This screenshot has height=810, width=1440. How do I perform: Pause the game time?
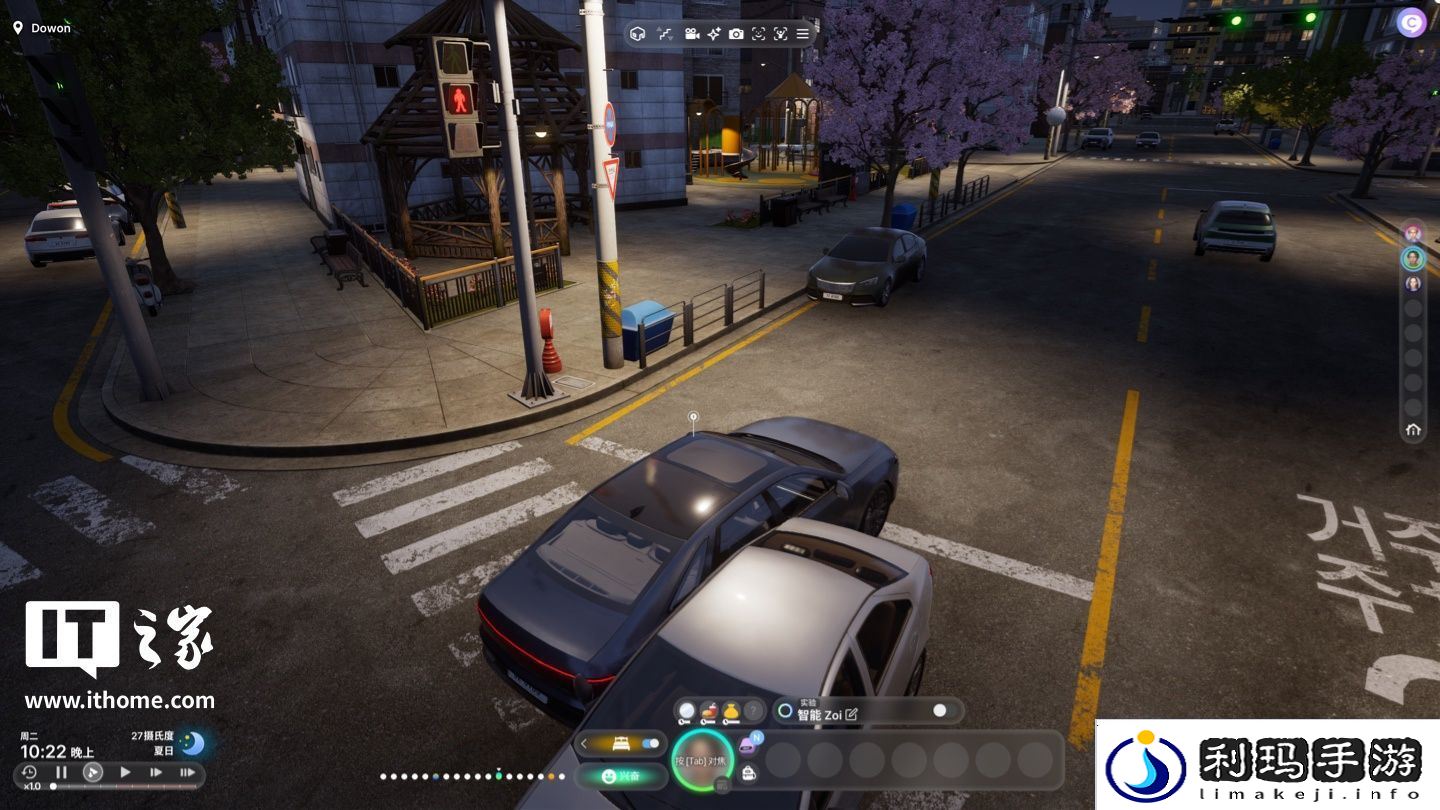[61, 772]
